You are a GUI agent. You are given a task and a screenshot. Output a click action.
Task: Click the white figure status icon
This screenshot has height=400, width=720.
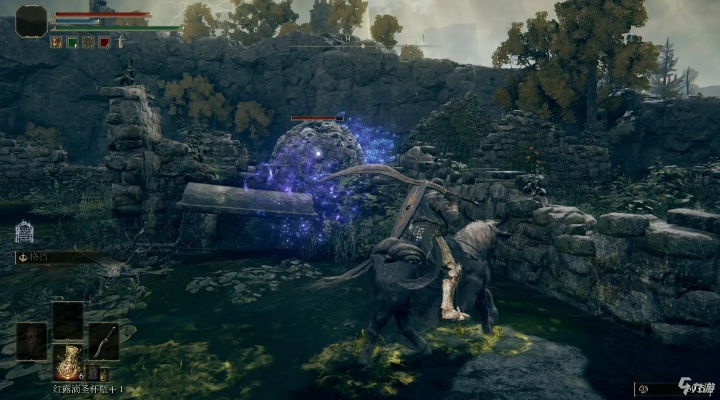pos(120,42)
